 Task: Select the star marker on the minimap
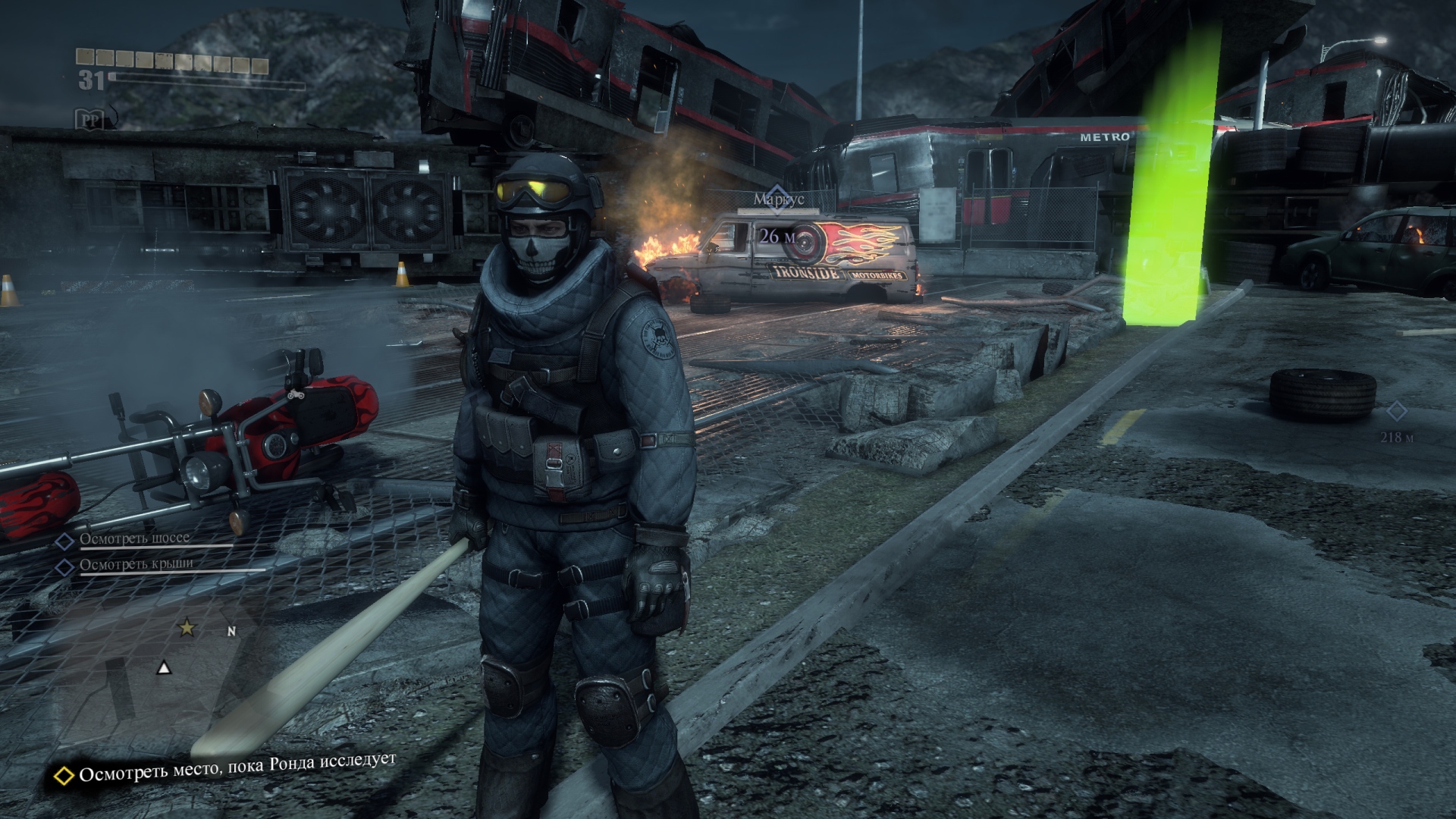tap(186, 628)
